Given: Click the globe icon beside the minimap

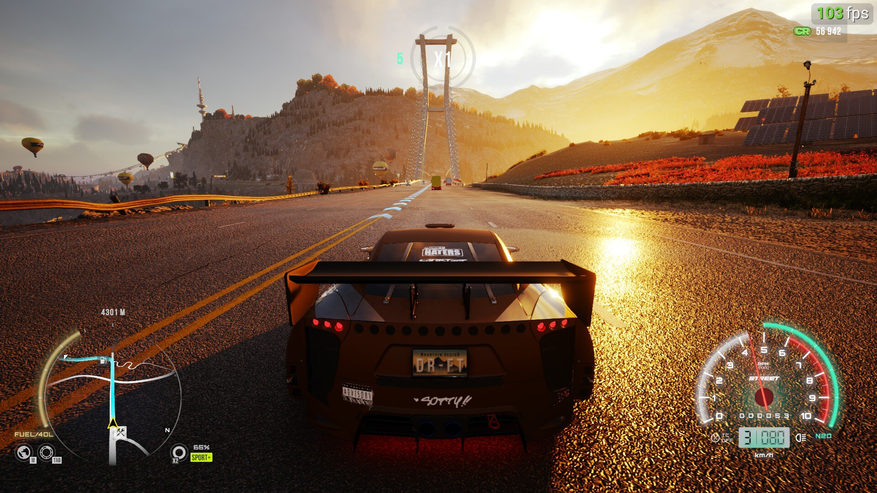Looking at the screenshot, I should (x=24, y=452).
